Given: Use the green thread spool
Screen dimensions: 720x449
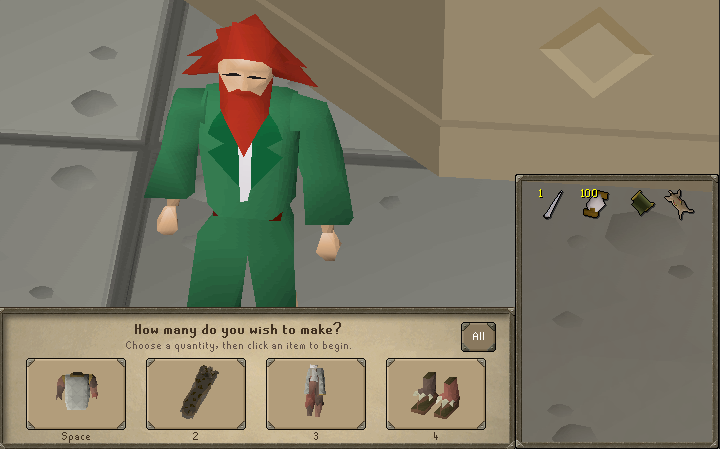Looking at the screenshot, I should (639, 205).
